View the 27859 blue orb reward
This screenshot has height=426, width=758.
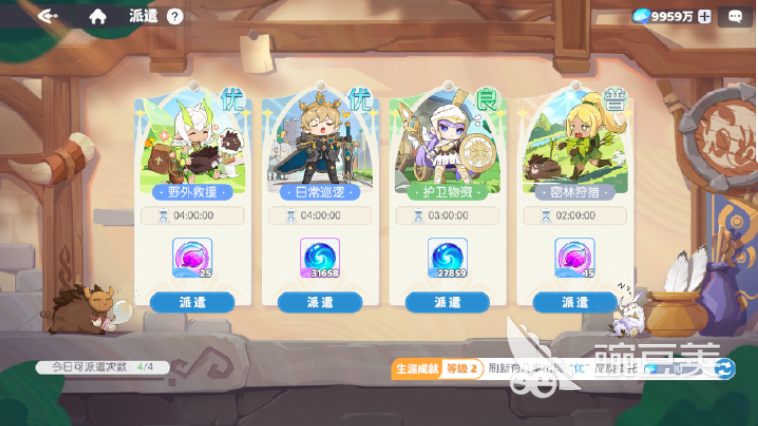pyautogui.click(x=447, y=258)
